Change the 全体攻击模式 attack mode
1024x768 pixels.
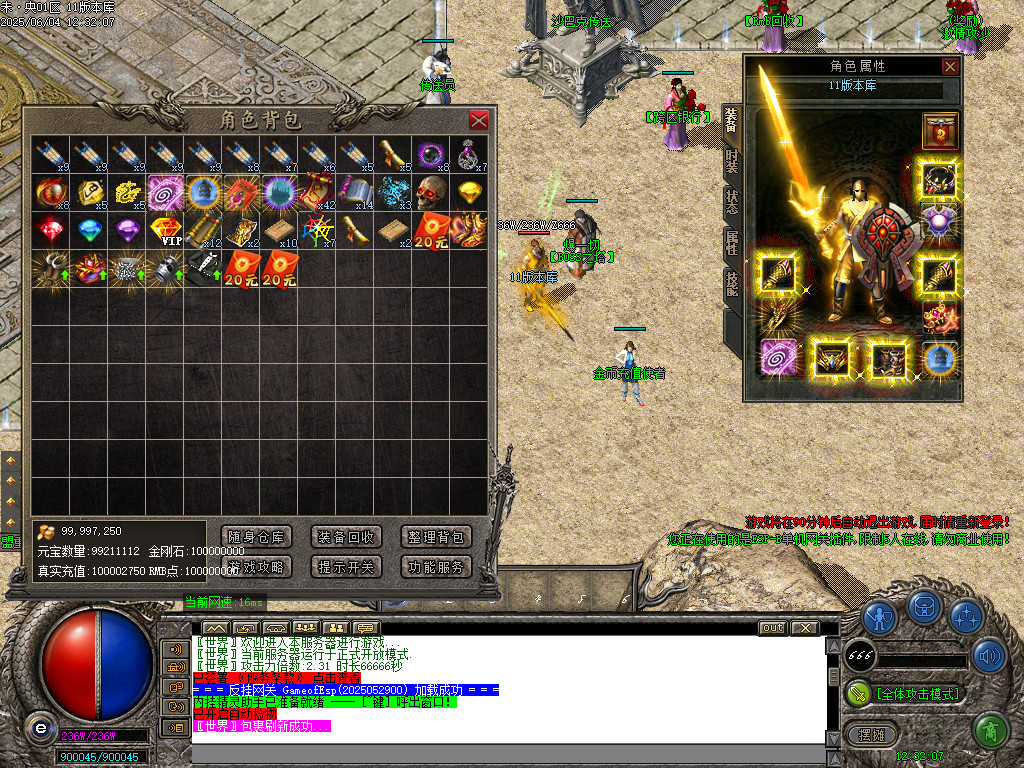coord(903,693)
